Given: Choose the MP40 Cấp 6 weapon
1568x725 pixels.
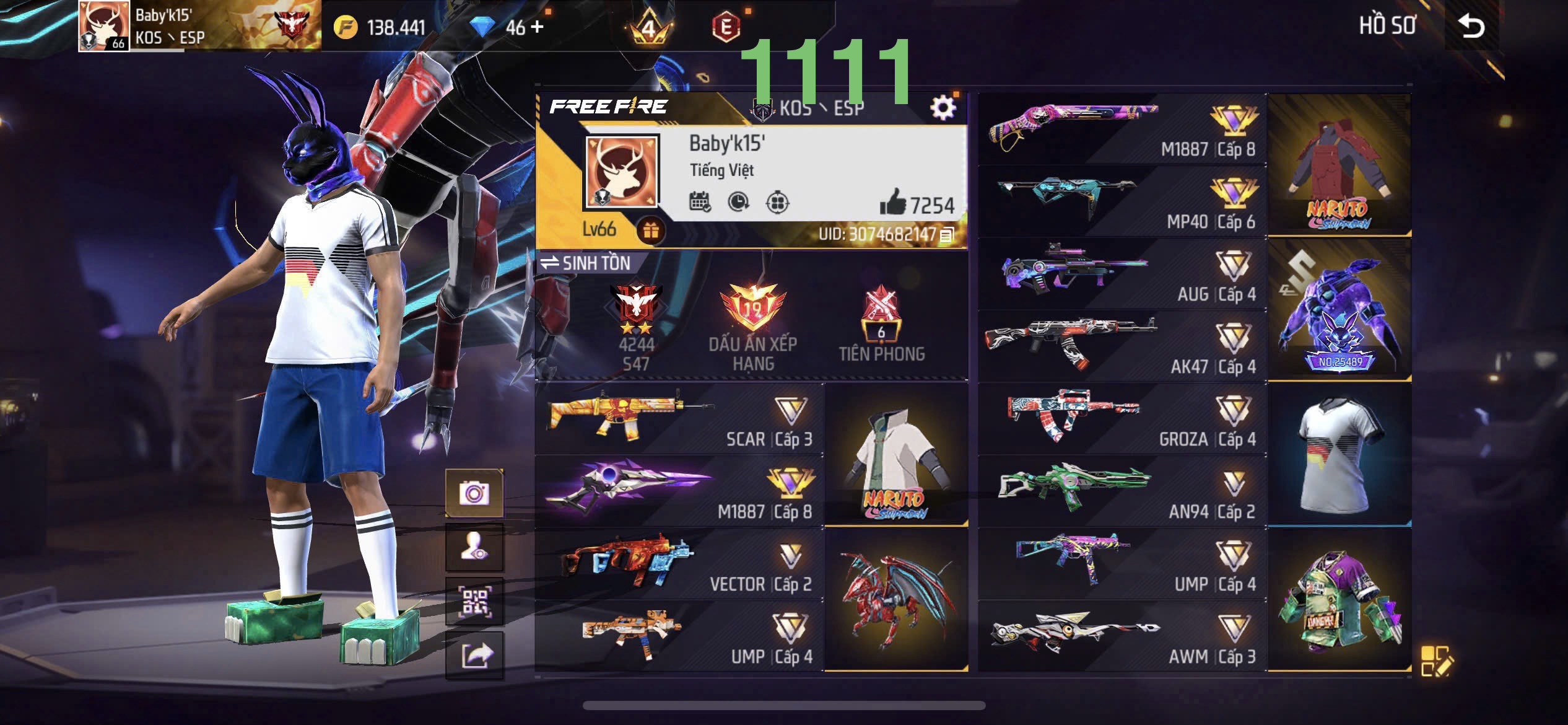Looking at the screenshot, I should [1122, 201].
